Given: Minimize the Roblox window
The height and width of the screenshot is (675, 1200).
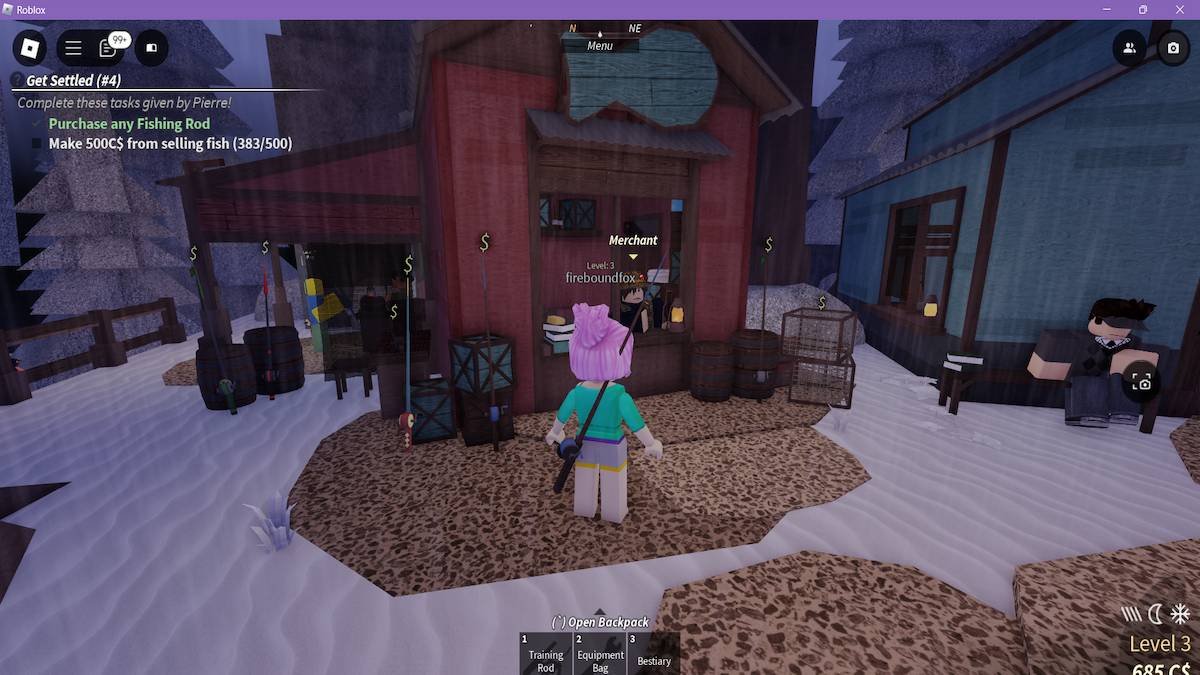Looking at the screenshot, I should coord(1109,10).
